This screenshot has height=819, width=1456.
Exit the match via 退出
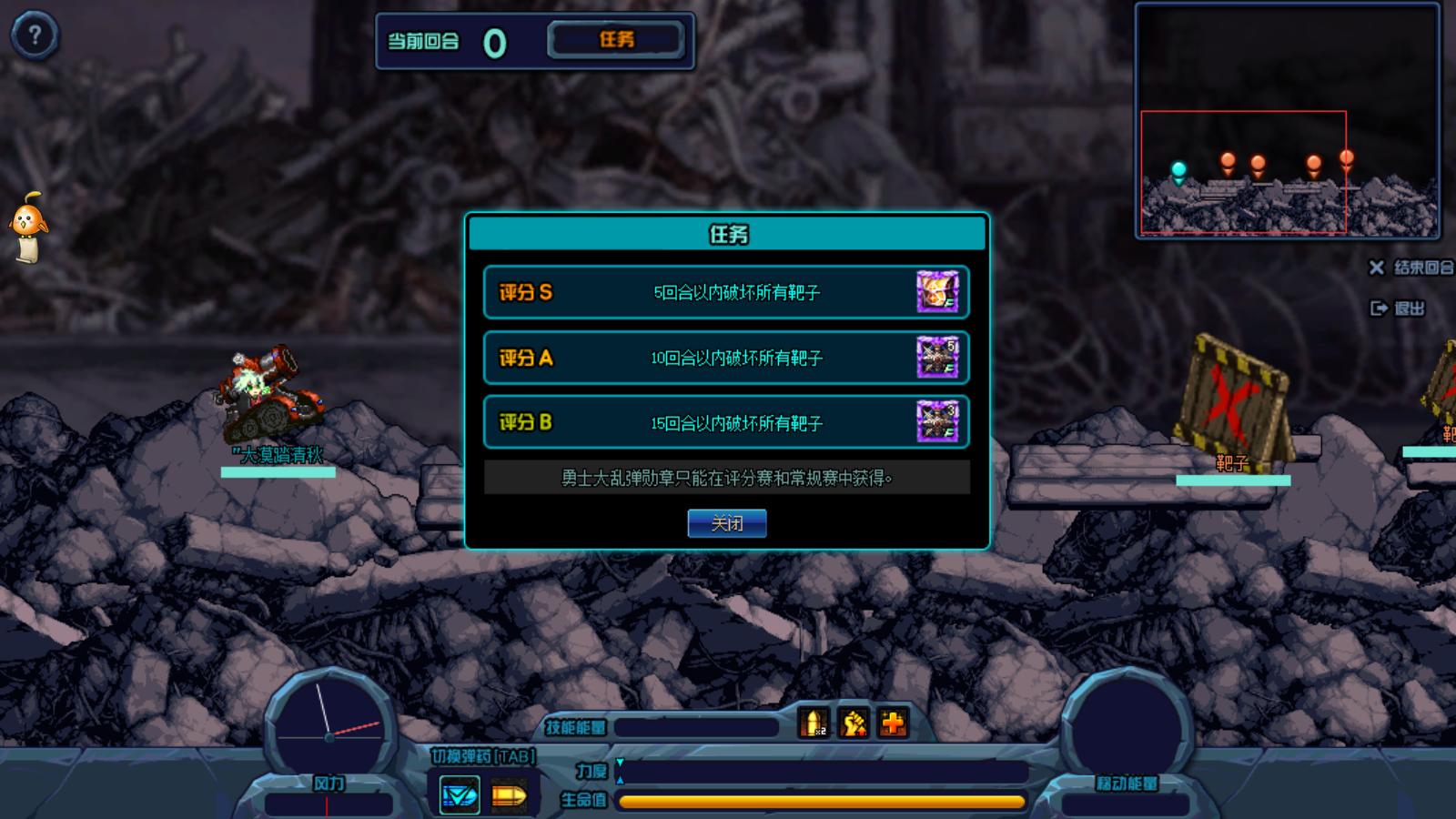point(1399,308)
